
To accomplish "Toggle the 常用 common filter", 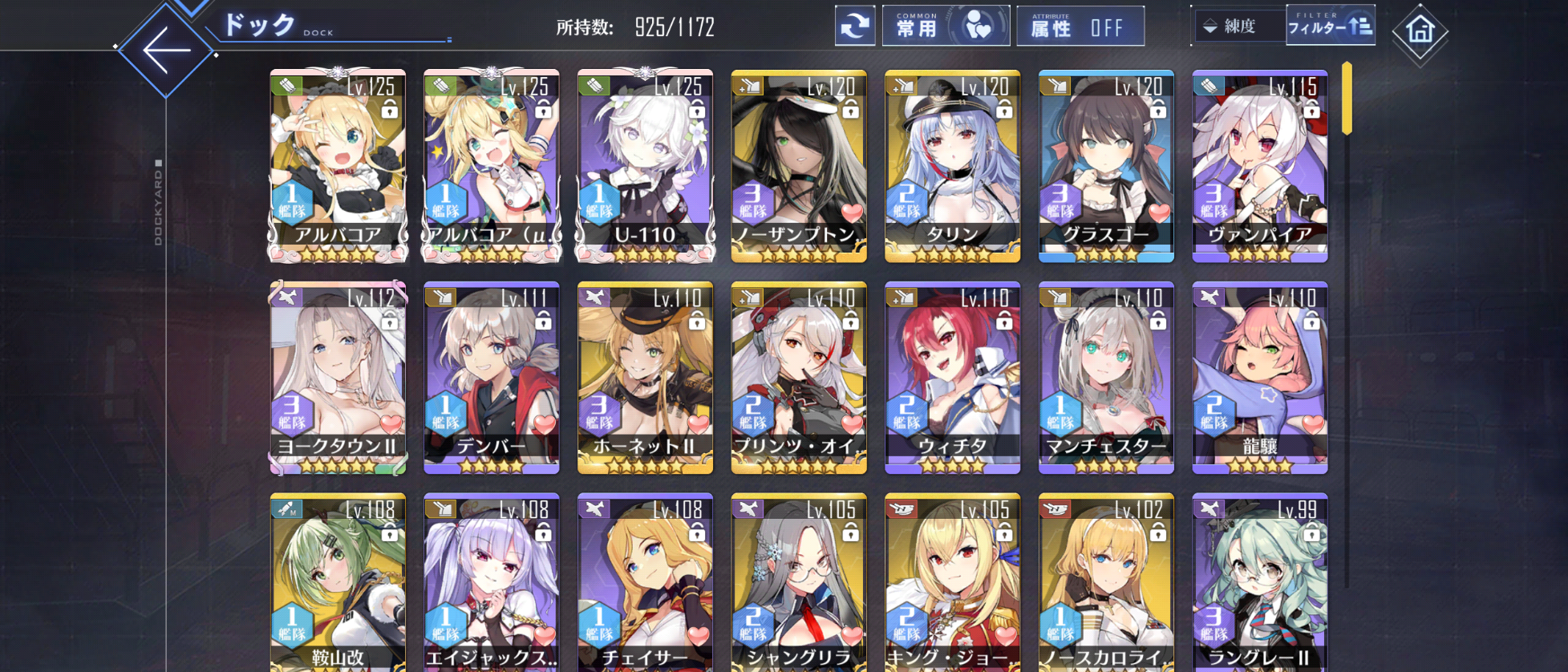I will 946,26.
